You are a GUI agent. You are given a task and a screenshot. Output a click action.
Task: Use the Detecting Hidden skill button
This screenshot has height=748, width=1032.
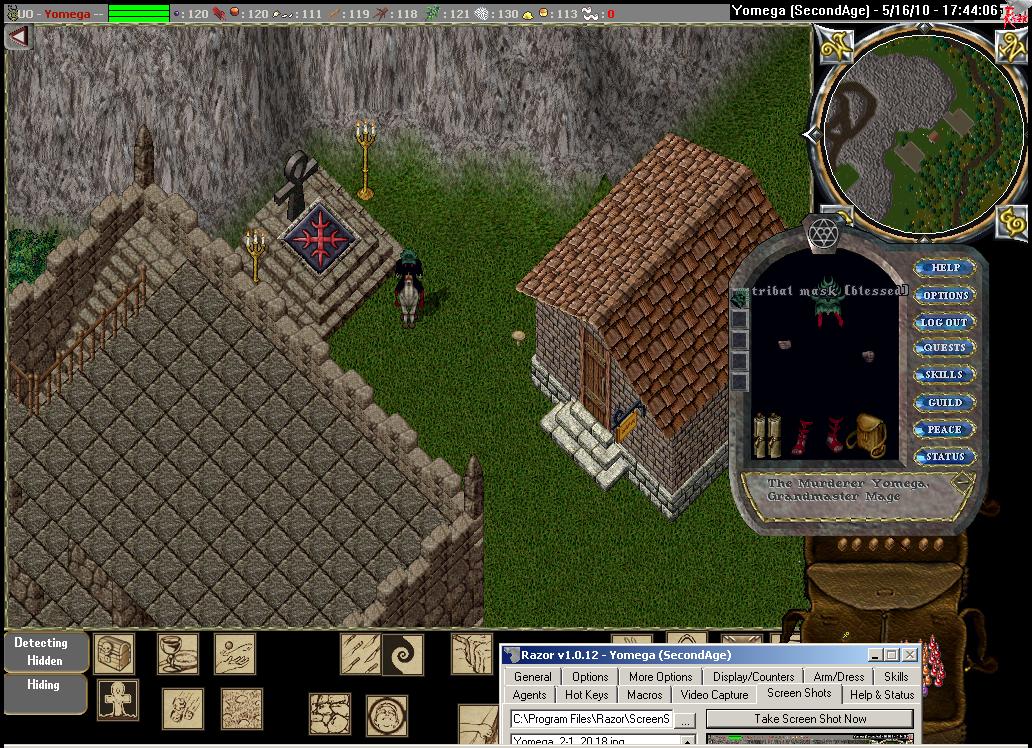pyautogui.click(x=41, y=651)
